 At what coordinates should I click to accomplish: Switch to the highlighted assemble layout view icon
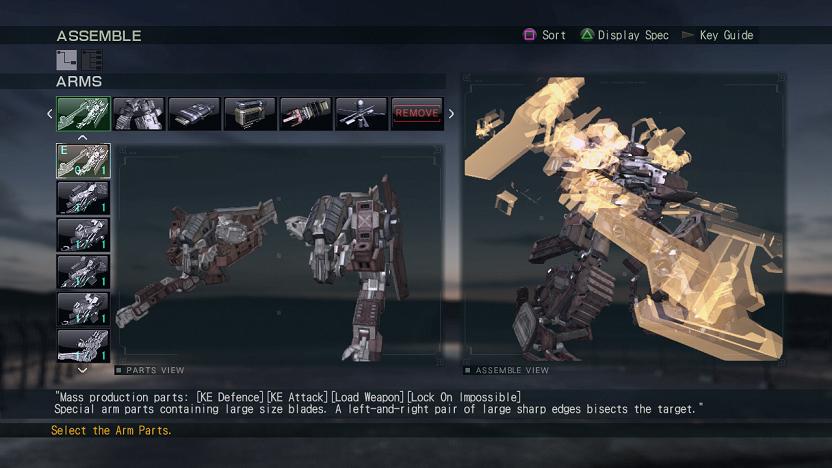tap(67, 60)
